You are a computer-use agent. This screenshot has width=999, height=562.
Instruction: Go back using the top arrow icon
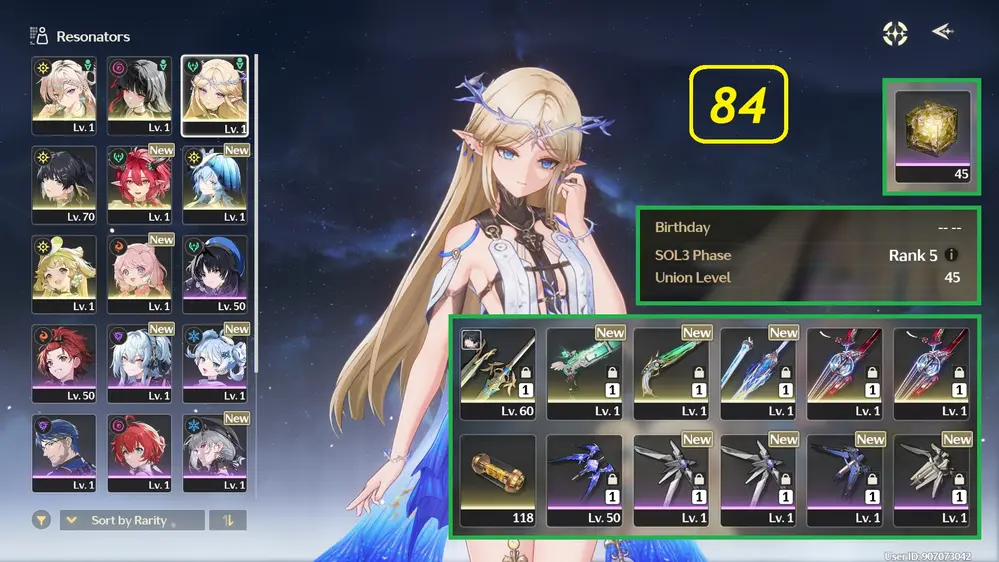pos(942,33)
